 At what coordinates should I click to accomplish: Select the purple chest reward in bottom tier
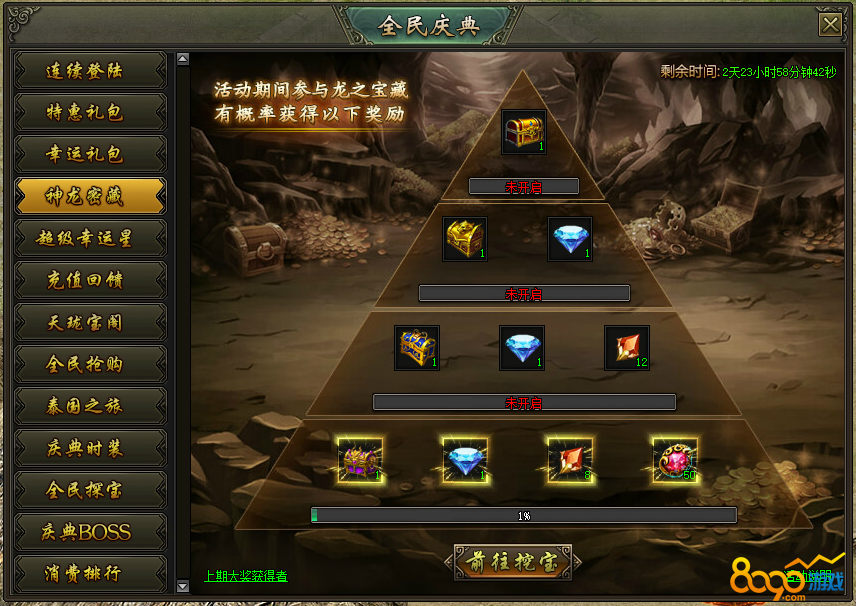pos(360,459)
